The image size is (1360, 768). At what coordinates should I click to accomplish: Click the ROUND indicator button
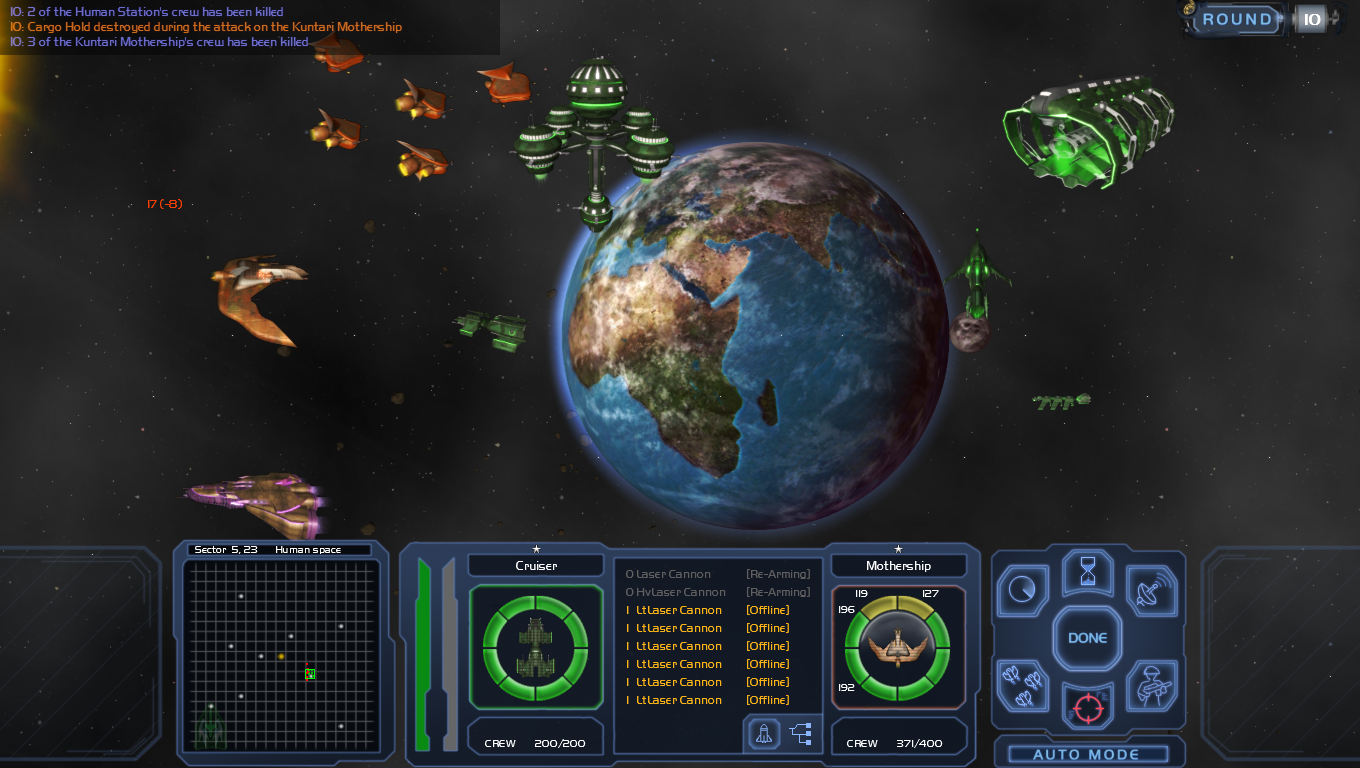tap(1237, 19)
